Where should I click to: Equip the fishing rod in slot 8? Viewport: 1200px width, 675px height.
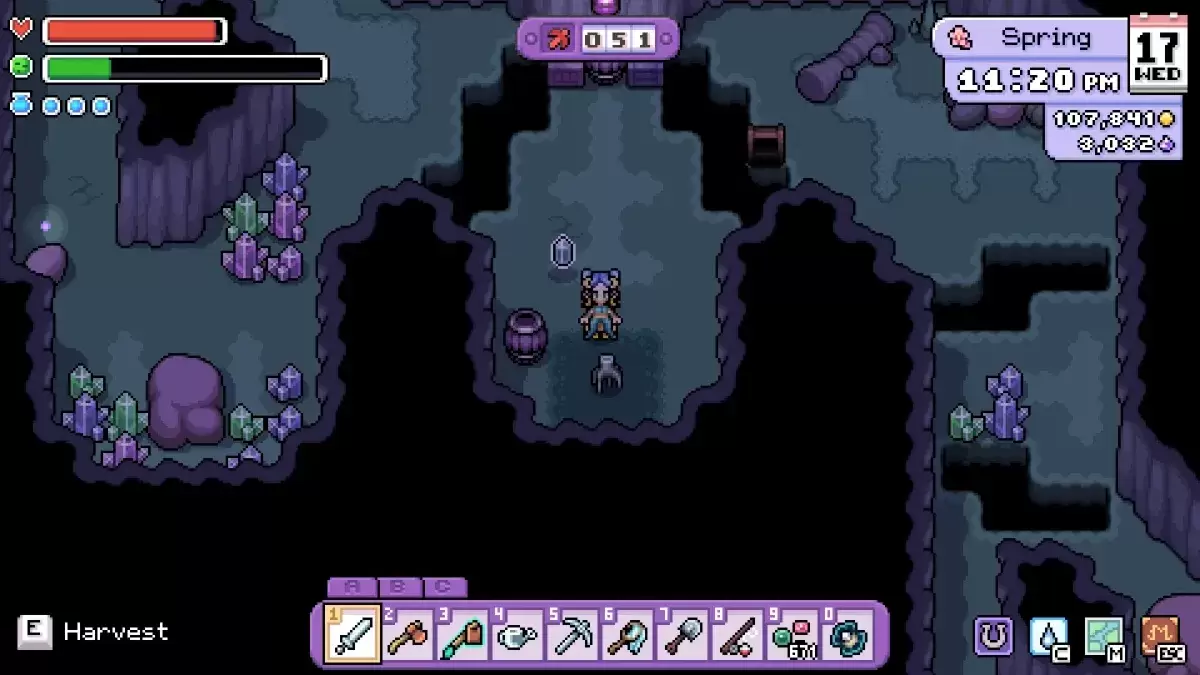click(737, 634)
